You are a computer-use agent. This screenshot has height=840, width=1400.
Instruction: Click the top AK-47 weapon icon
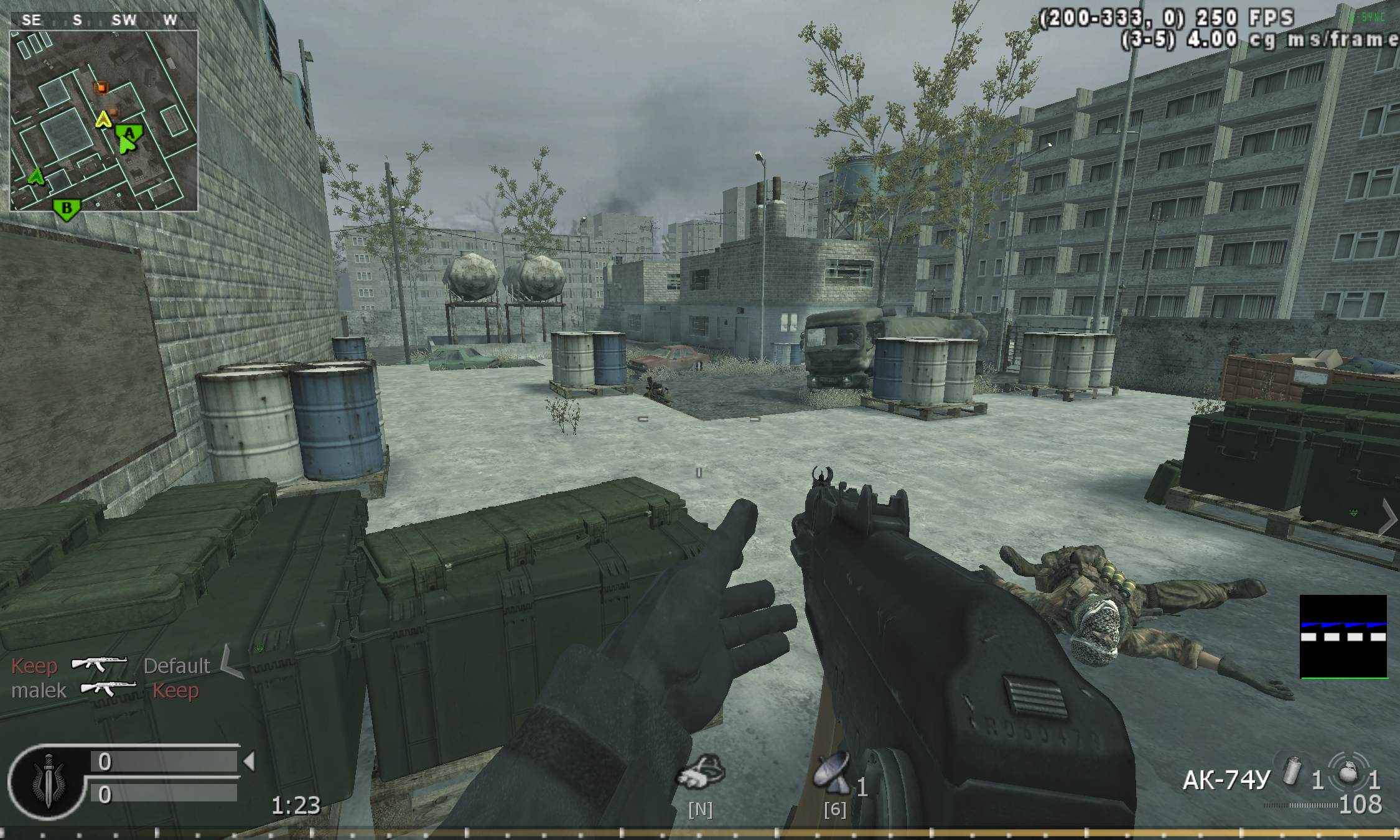(x=100, y=664)
